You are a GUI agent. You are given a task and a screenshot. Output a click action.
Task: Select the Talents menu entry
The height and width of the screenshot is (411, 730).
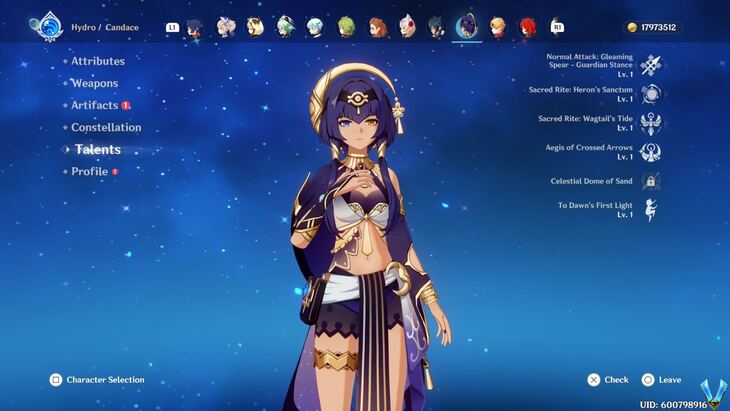98,149
